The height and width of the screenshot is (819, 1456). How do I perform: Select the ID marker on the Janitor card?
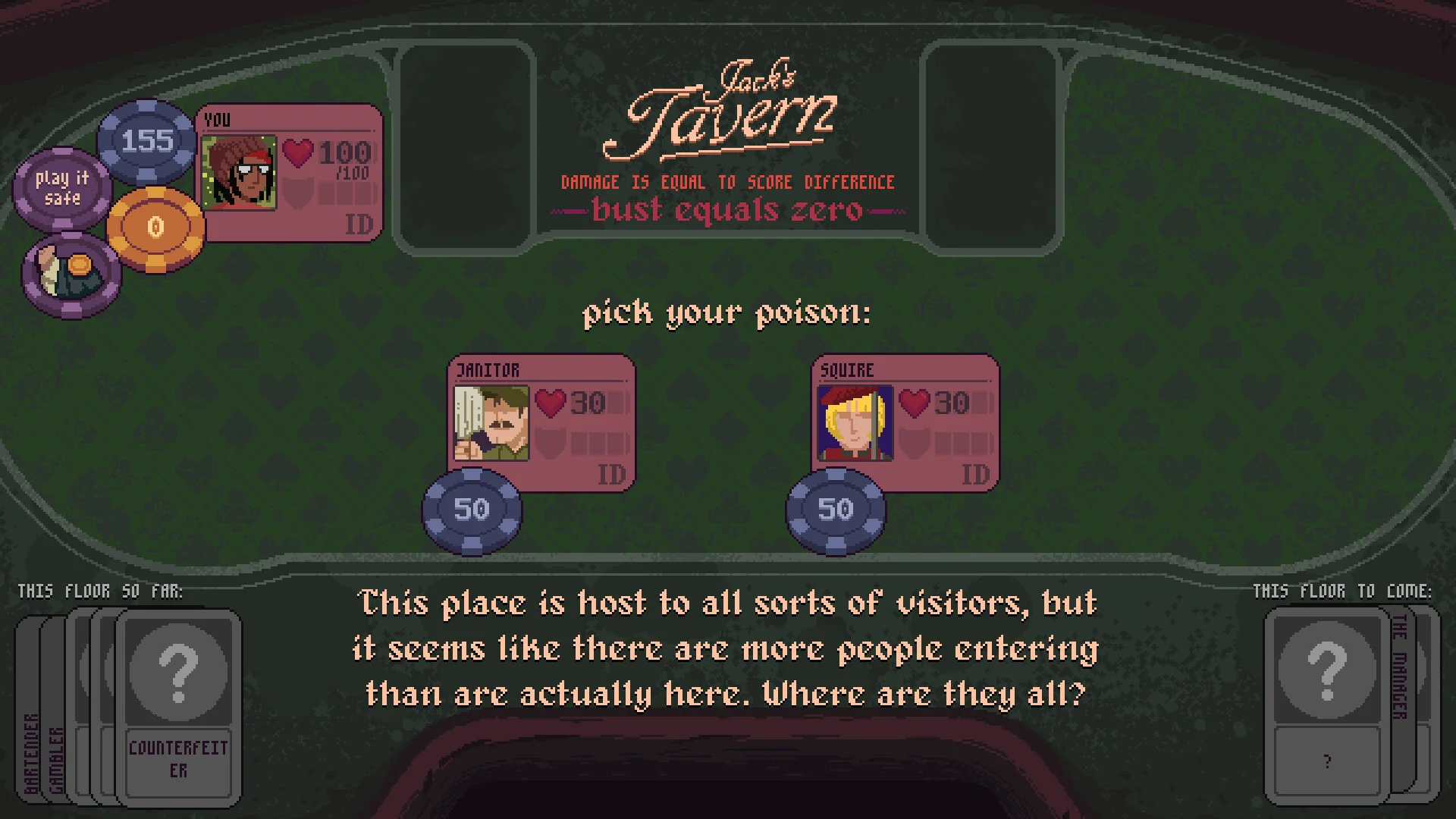tap(611, 474)
